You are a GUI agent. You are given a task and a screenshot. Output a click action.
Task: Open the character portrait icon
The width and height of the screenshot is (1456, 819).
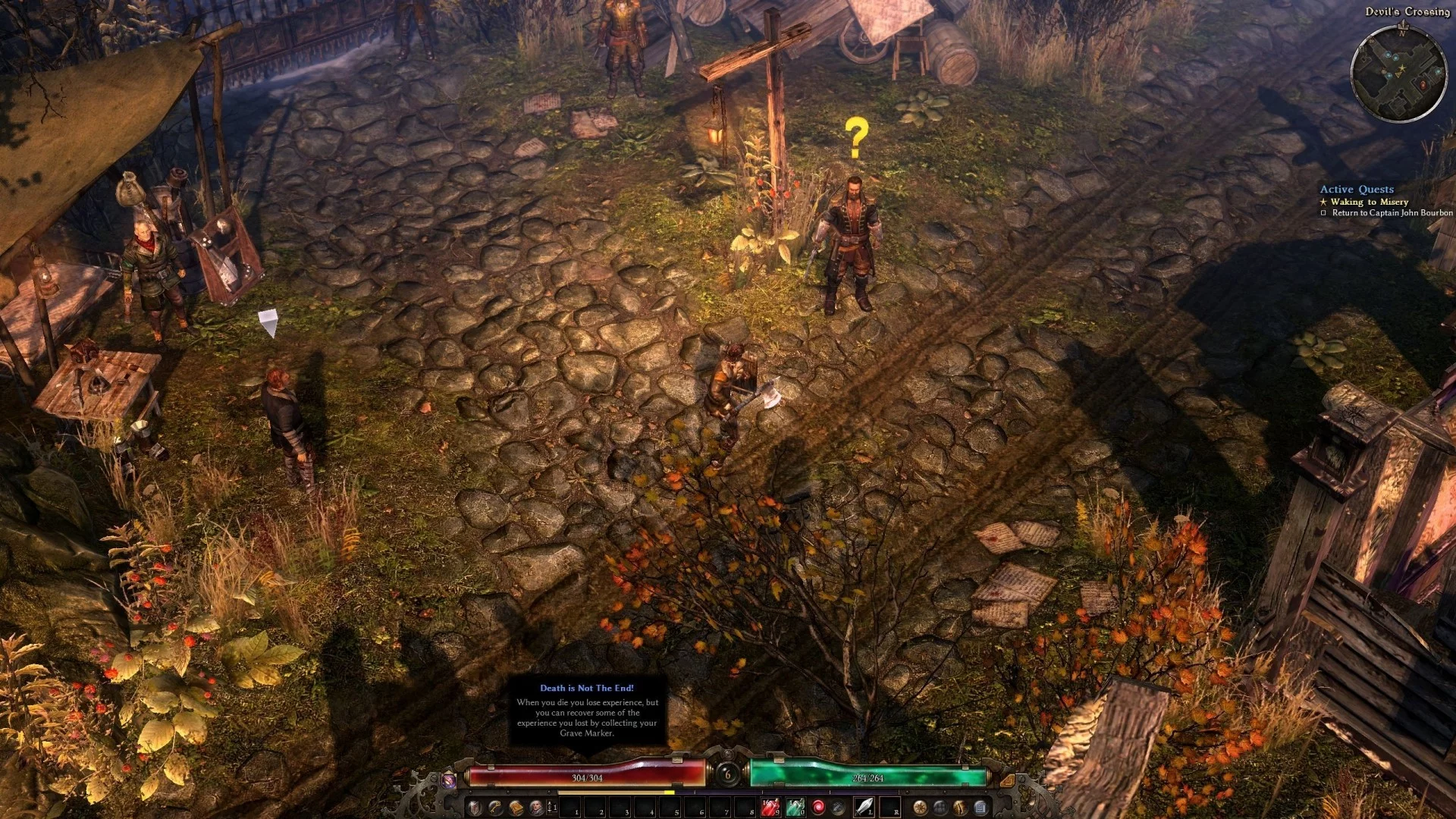pos(536,807)
